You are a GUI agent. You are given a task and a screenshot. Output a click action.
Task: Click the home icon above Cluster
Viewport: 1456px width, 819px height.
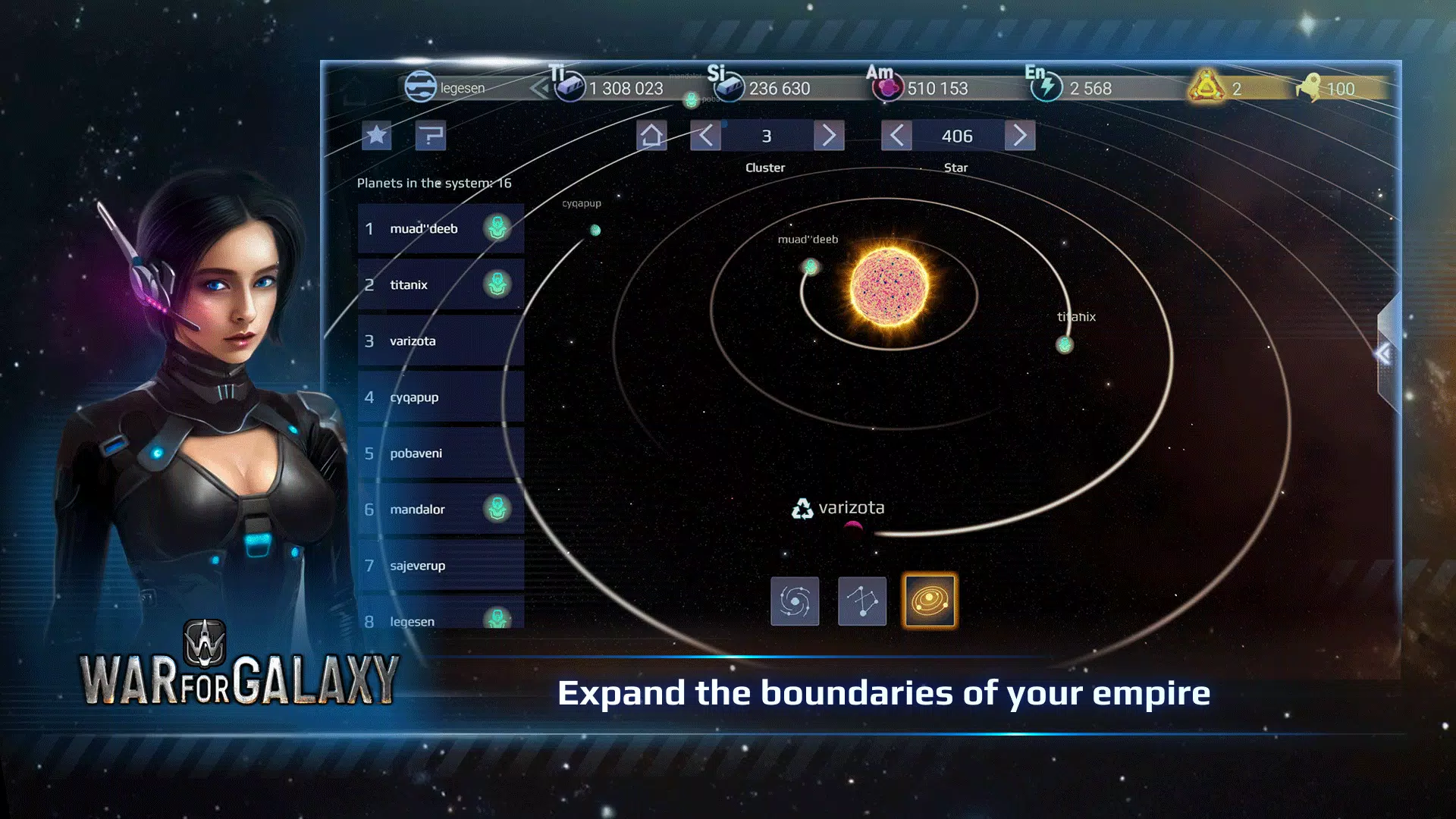point(651,136)
